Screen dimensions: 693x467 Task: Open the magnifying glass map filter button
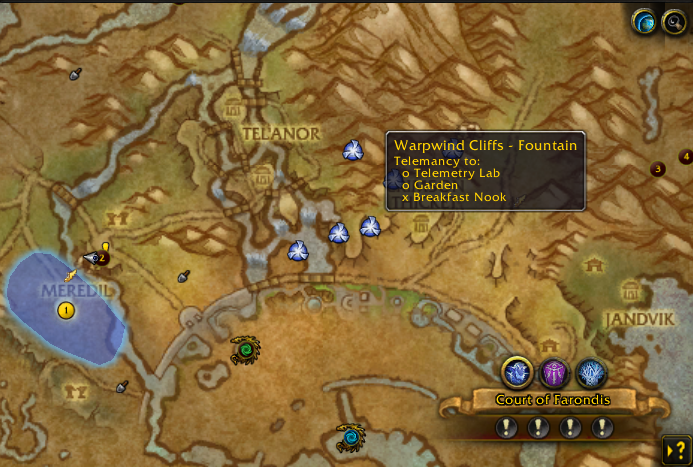tap(674, 22)
